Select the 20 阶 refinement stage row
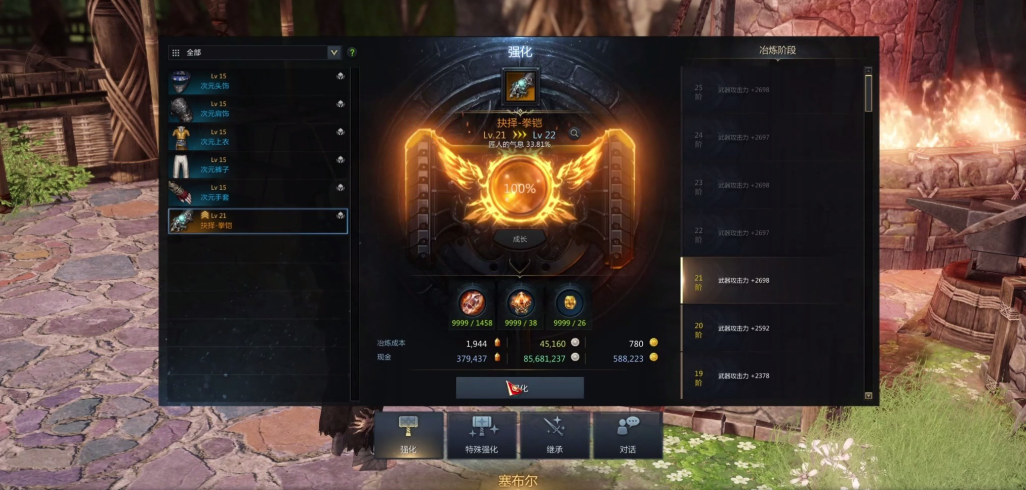Image resolution: width=1026 pixels, height=490 pixels. pyautogui.click(x=770, y=327)
